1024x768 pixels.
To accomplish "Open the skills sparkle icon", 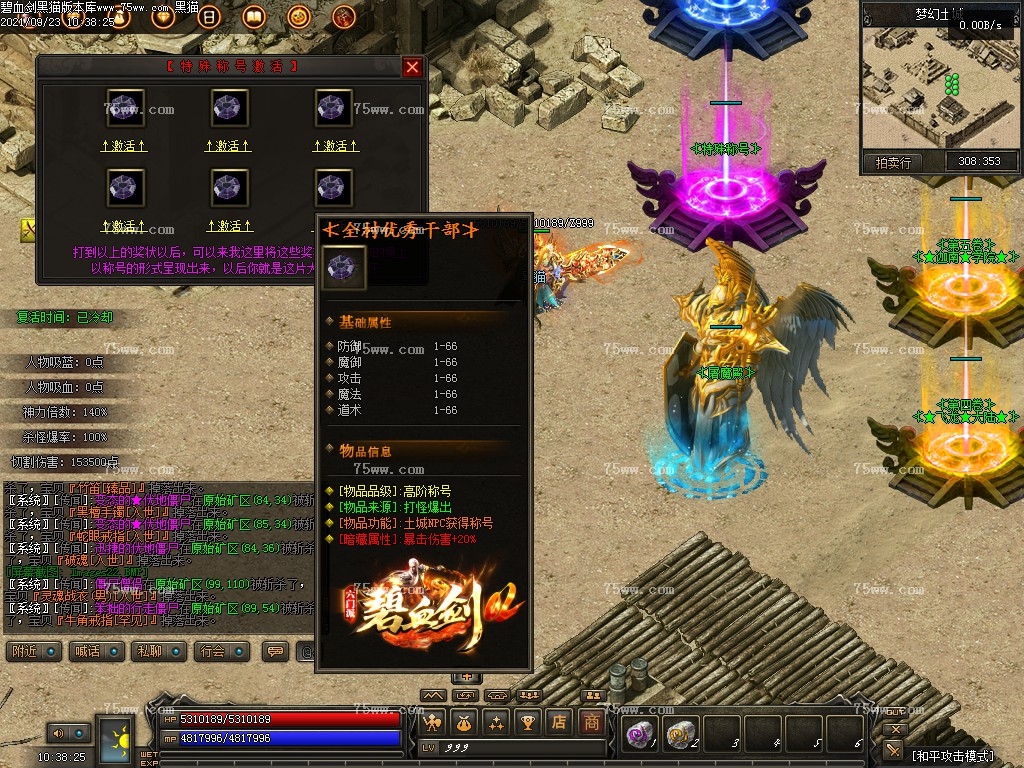I will click(x=496, y=721).
